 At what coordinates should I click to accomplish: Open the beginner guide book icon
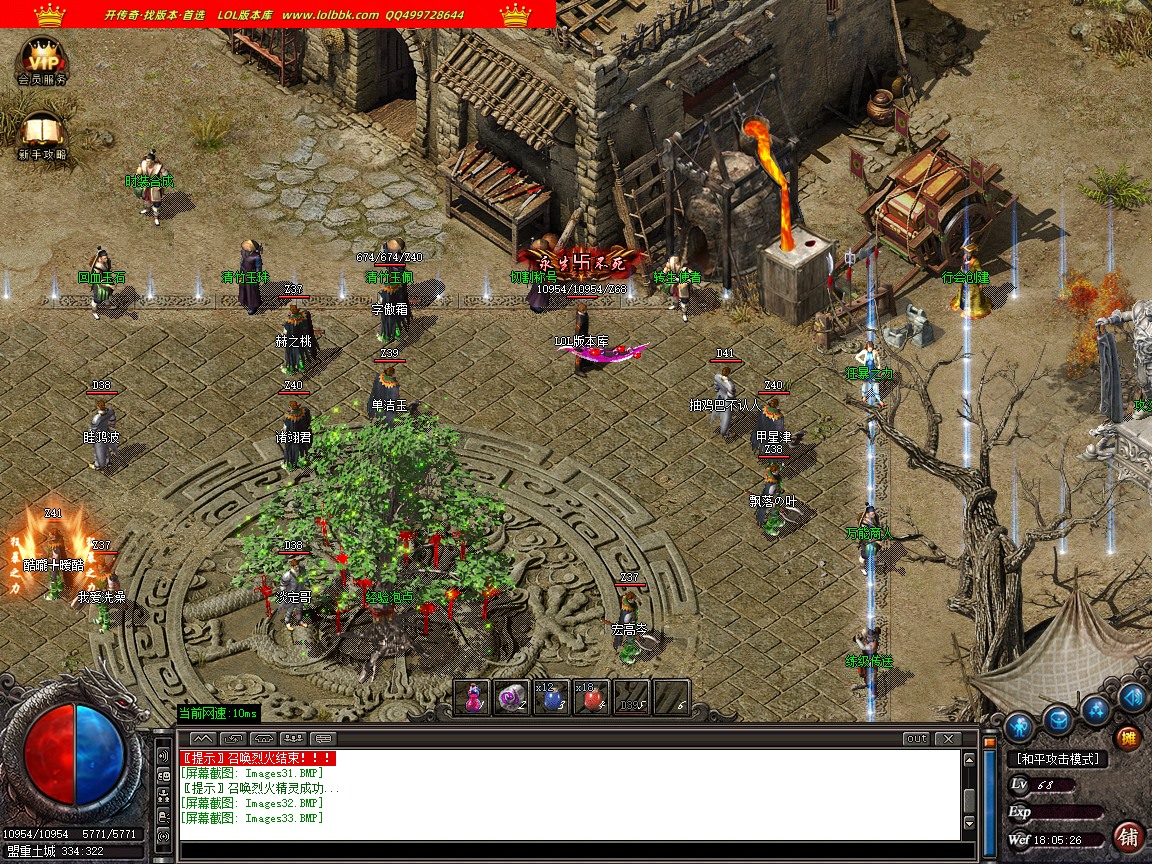42,133
